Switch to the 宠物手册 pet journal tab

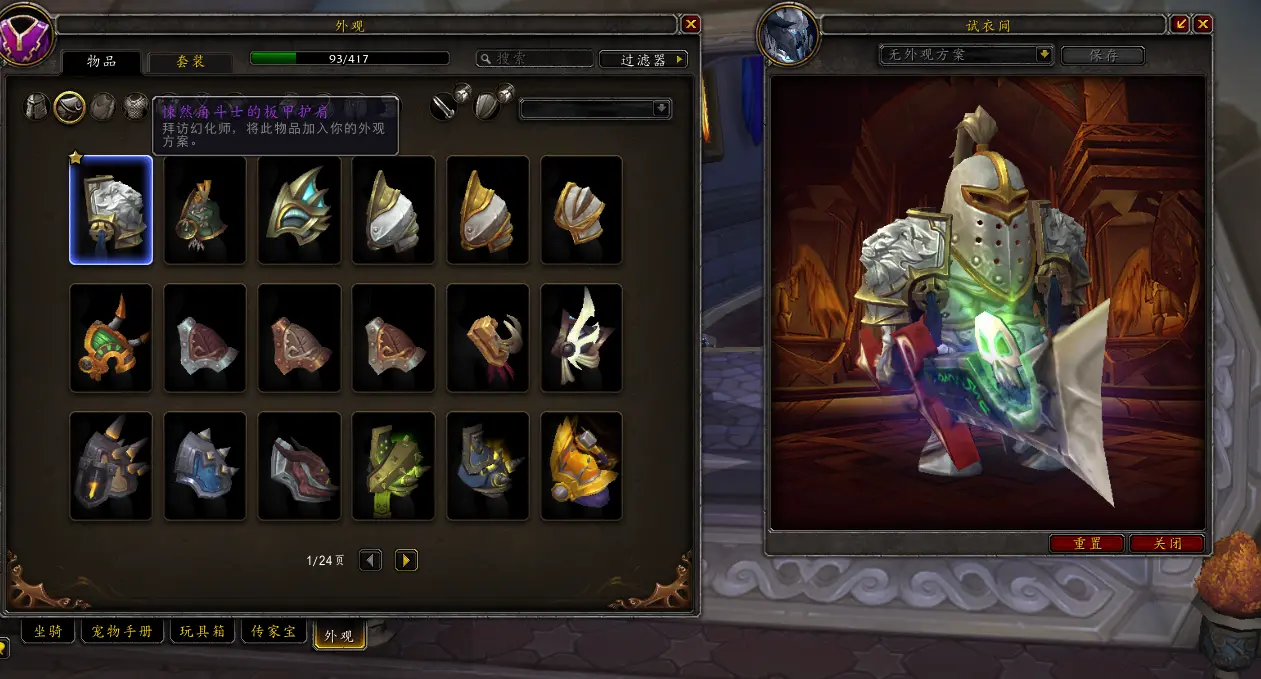pyautogui.click(x=122, y=632)
